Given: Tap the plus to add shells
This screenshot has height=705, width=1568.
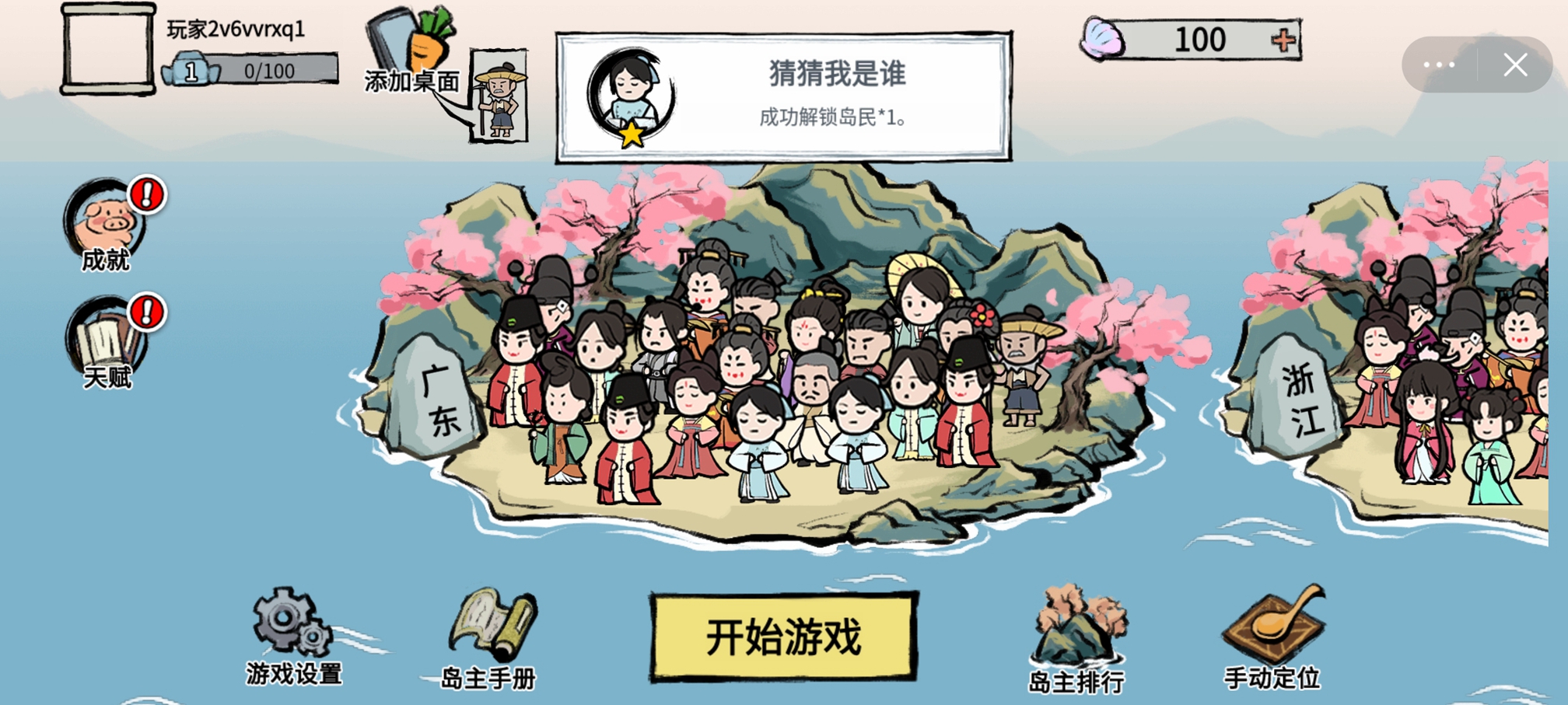Looking at the screenshot, I should pyautogui.click(x=1286, y=38).
